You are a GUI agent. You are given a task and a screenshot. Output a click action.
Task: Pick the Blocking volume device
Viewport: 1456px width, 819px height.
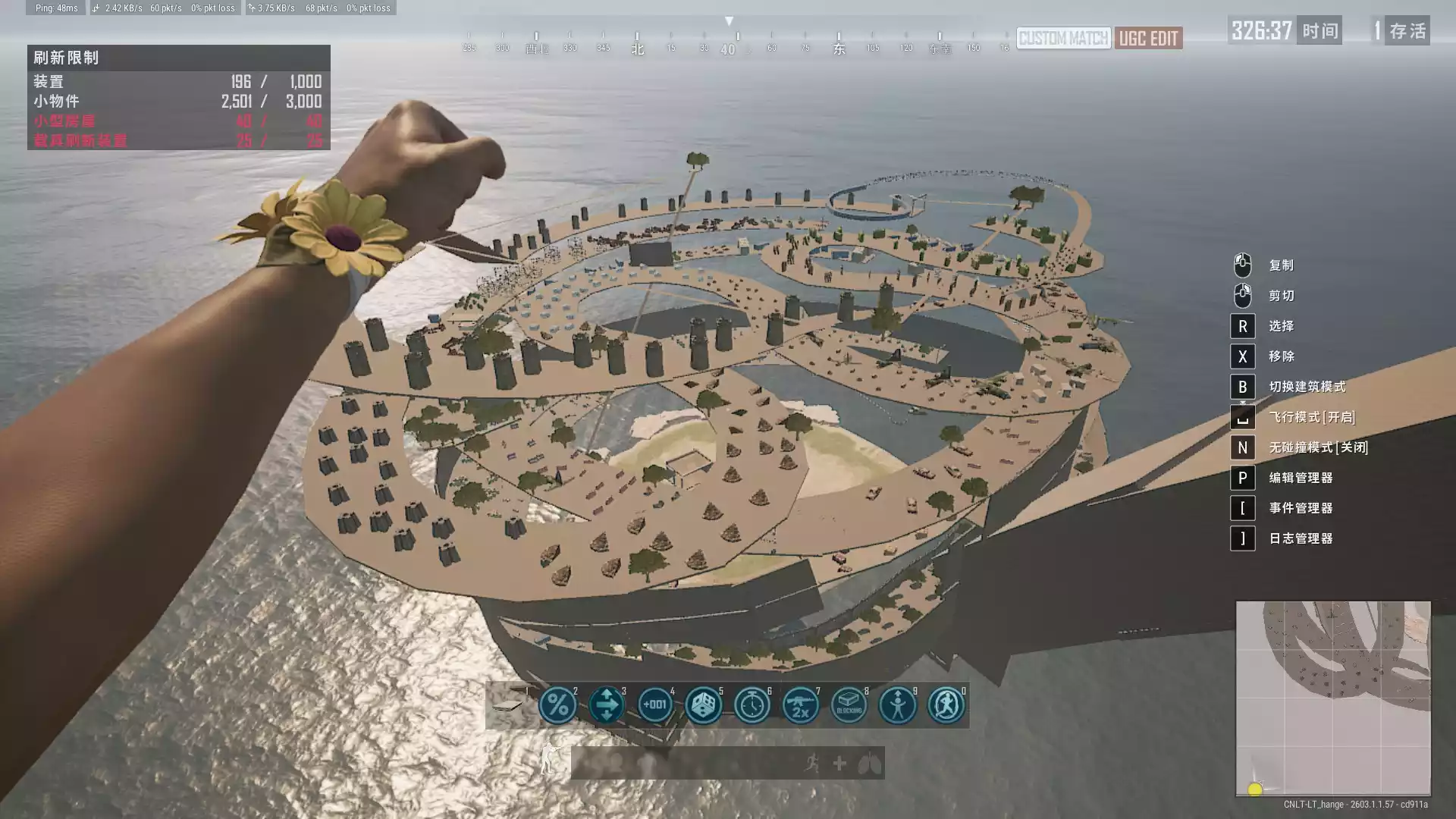click(x=849, y=705)
